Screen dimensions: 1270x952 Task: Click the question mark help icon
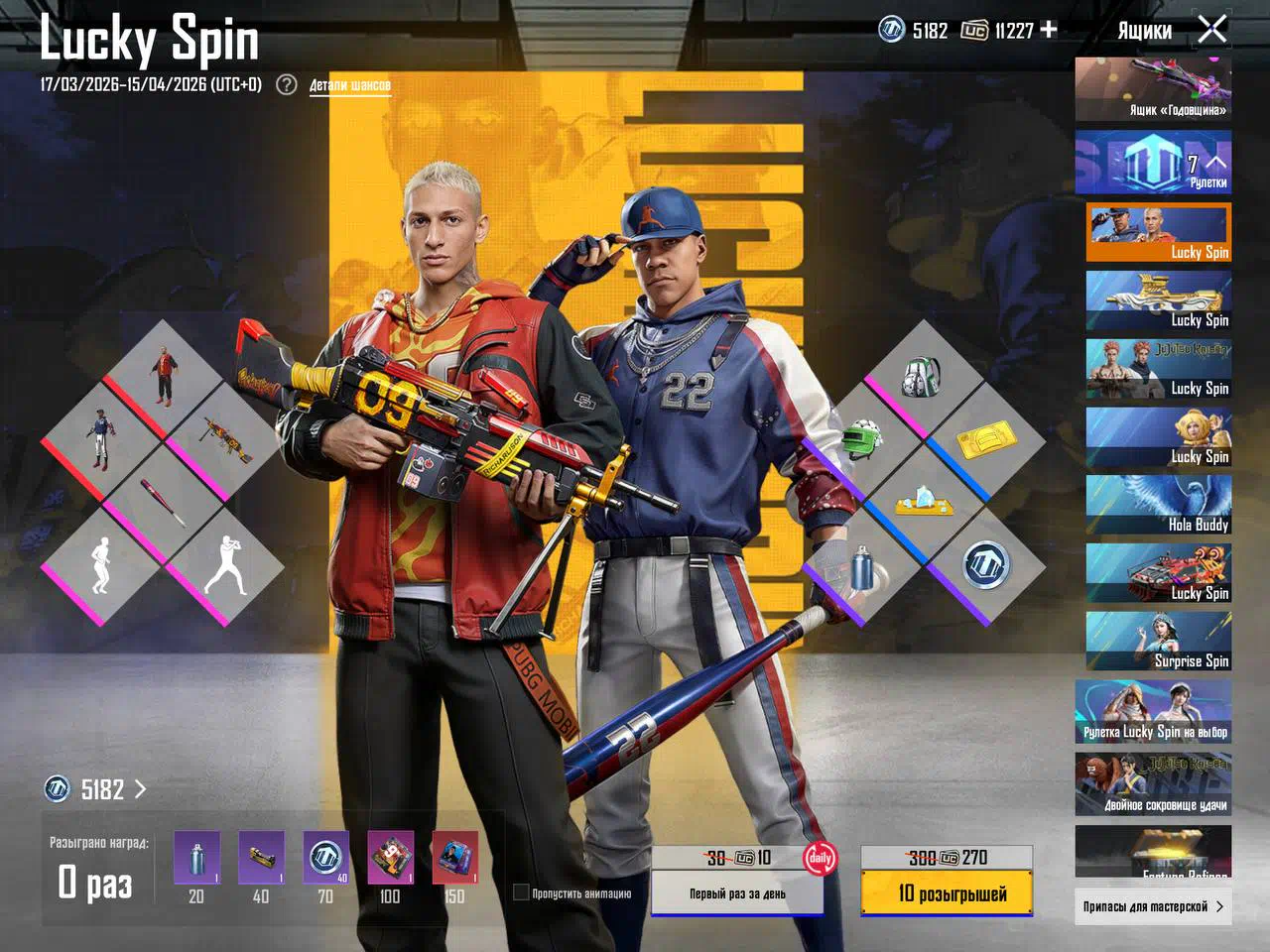point(287,84)
